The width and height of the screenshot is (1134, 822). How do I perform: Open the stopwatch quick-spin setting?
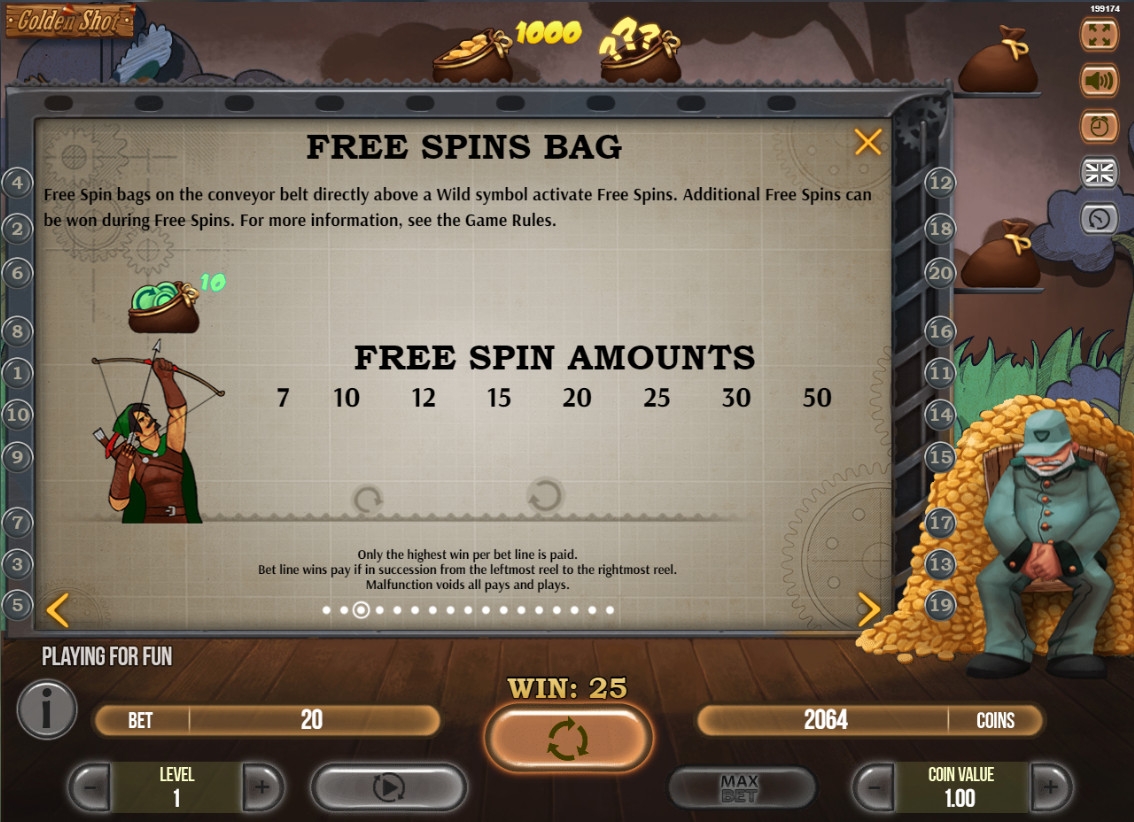click(1099, 126)
